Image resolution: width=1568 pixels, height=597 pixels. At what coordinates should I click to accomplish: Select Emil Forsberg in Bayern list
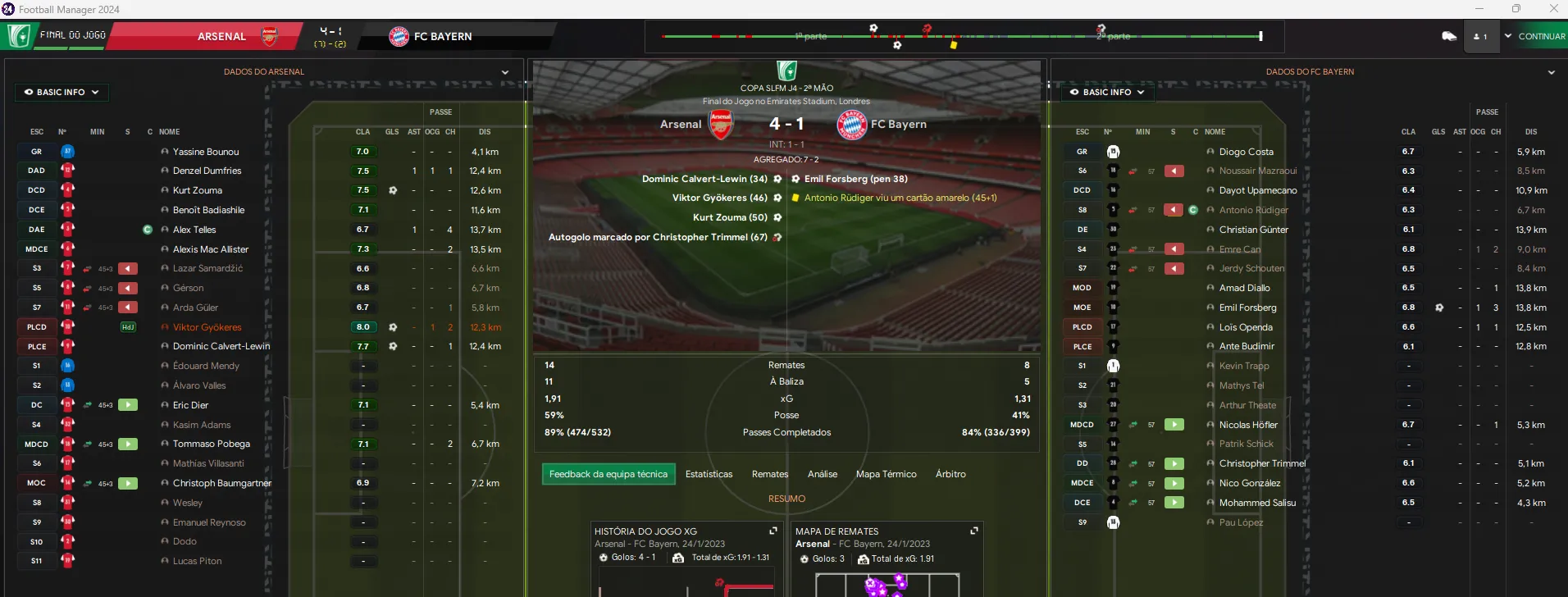tap(1247, 308)
